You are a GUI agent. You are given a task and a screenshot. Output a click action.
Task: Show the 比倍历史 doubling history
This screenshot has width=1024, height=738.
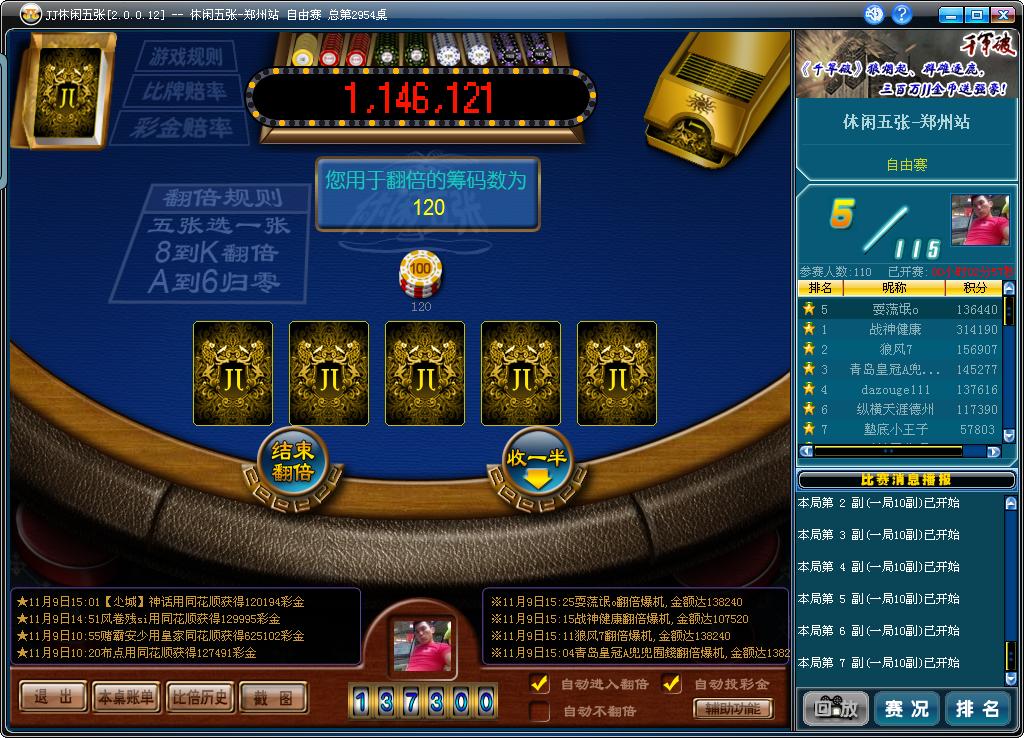tap(199, 697)
